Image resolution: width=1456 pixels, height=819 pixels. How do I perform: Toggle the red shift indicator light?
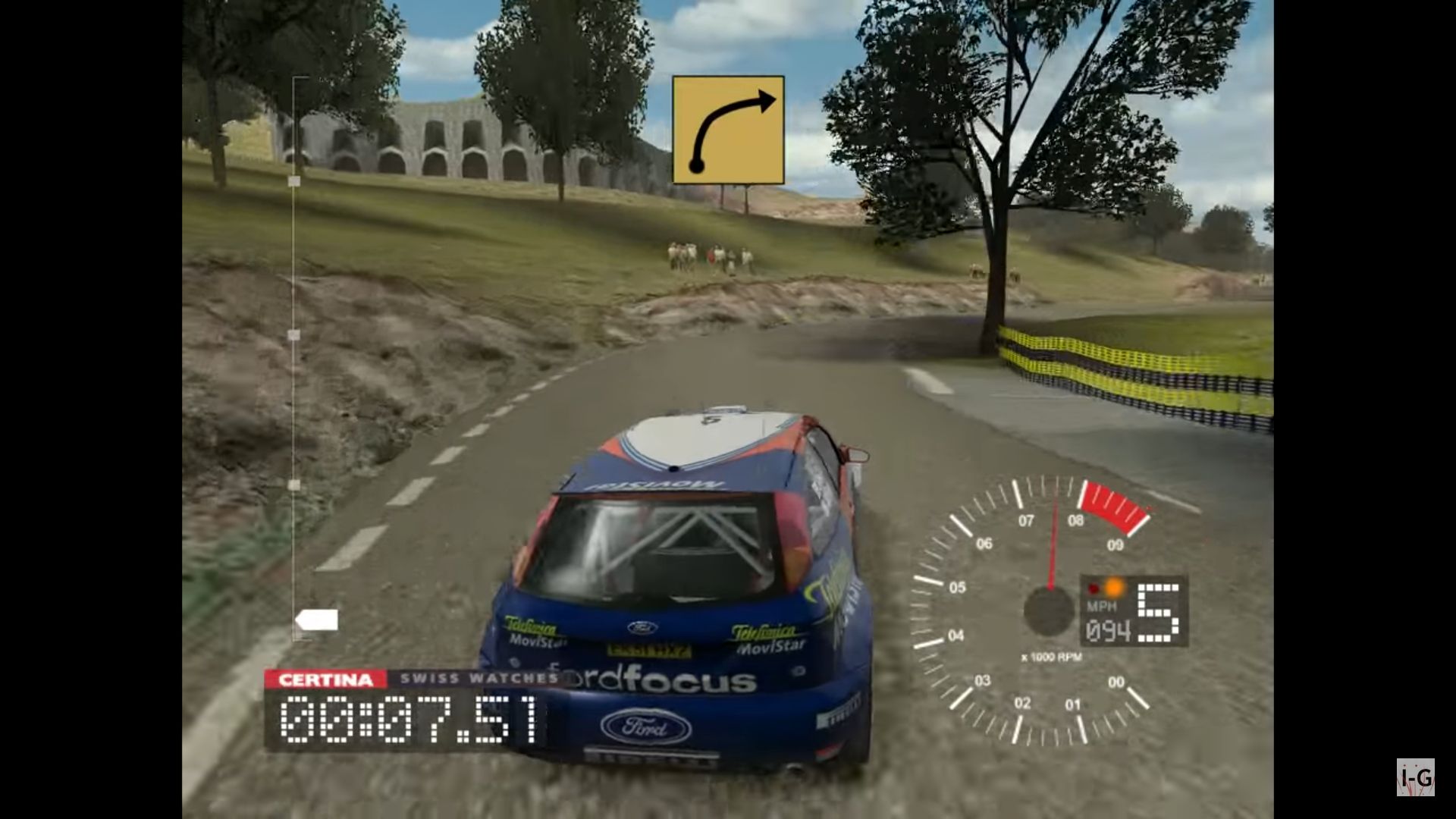1093,588
